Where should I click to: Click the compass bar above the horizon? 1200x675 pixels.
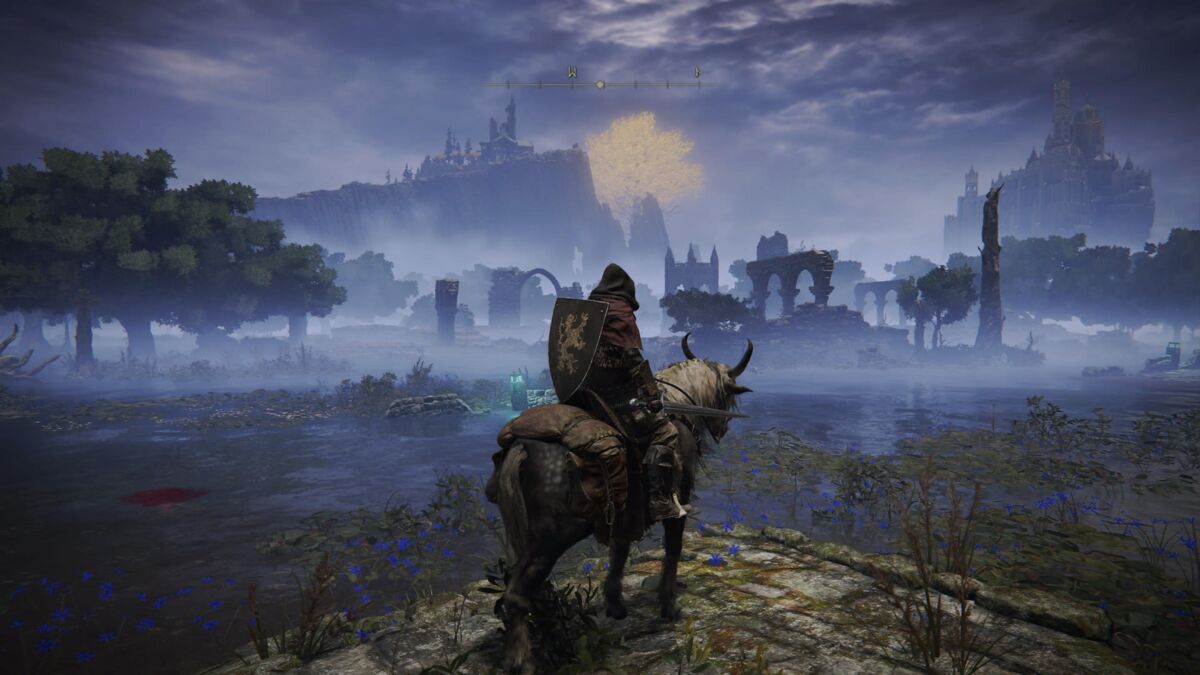pyautogui.click(x=599, y=84)
